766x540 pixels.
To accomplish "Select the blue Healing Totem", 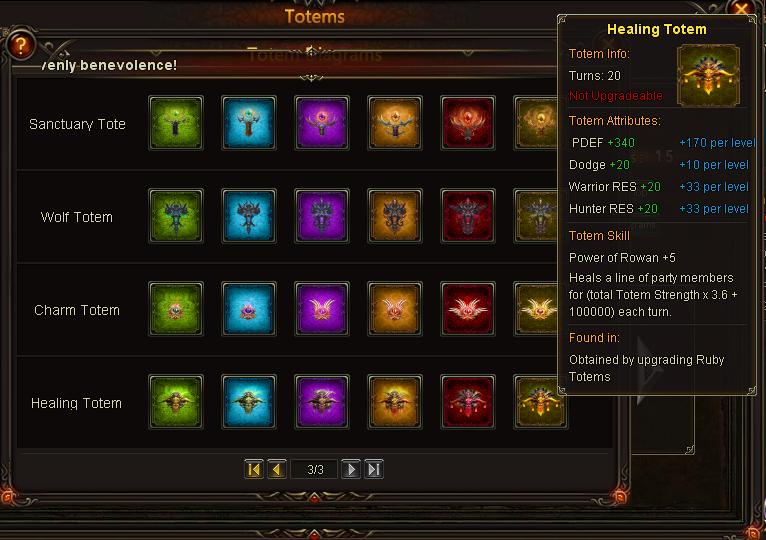I will [x=249, y=403].
